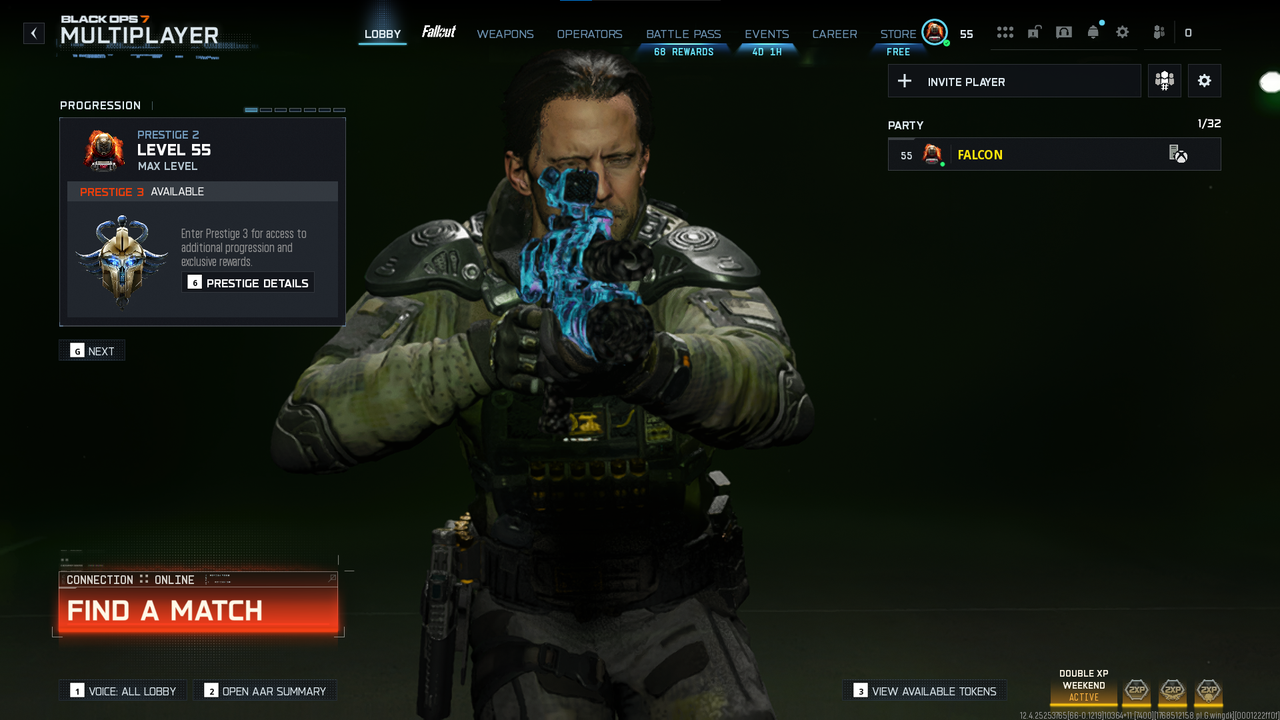Image resolution: width=1280 pixels, height=720 pixels.
Task: View available tokens
Action: [924, 691]
